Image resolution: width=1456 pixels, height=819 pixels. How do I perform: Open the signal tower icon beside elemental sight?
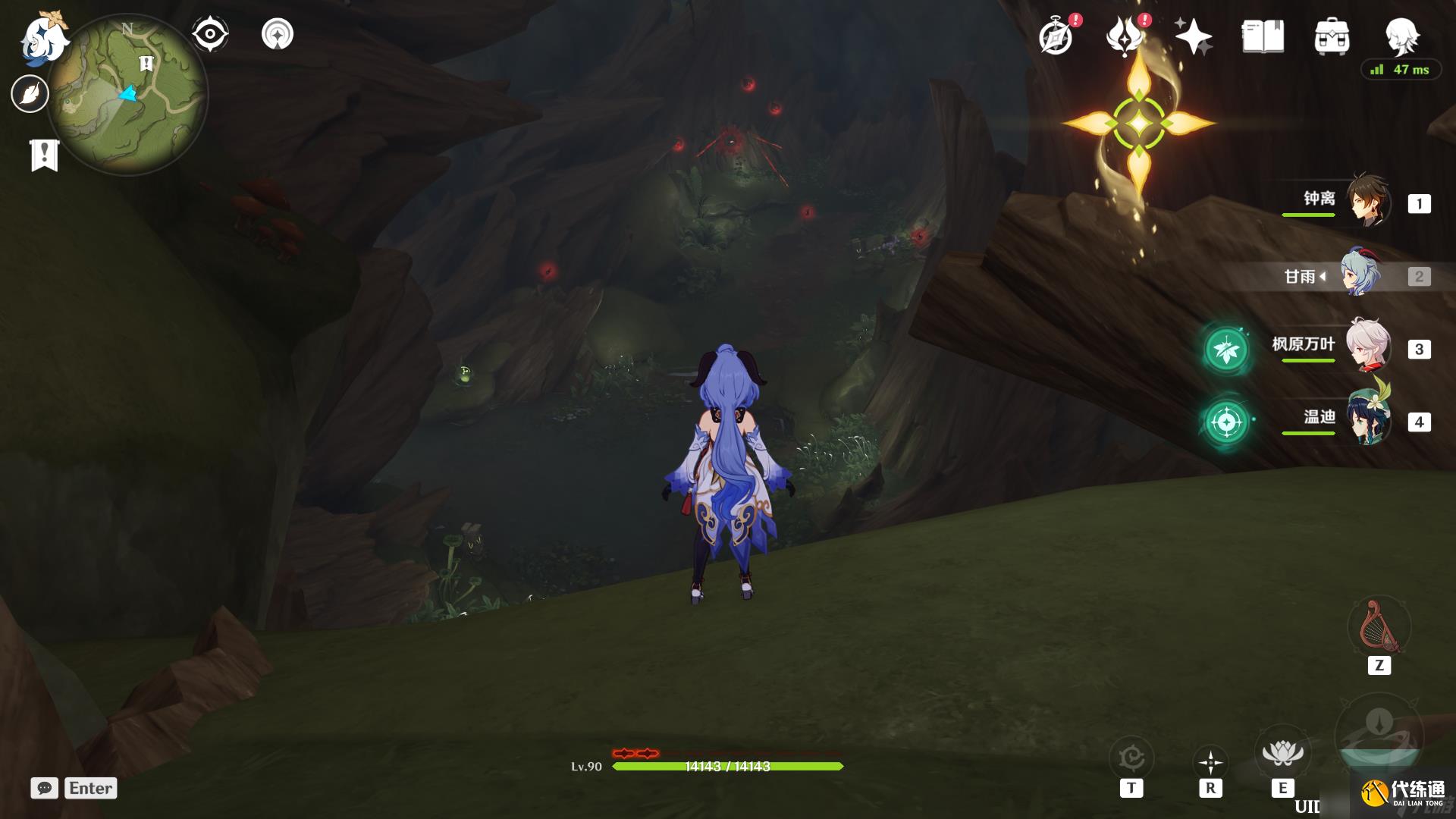pyautogui.click(x=278, y=34)
